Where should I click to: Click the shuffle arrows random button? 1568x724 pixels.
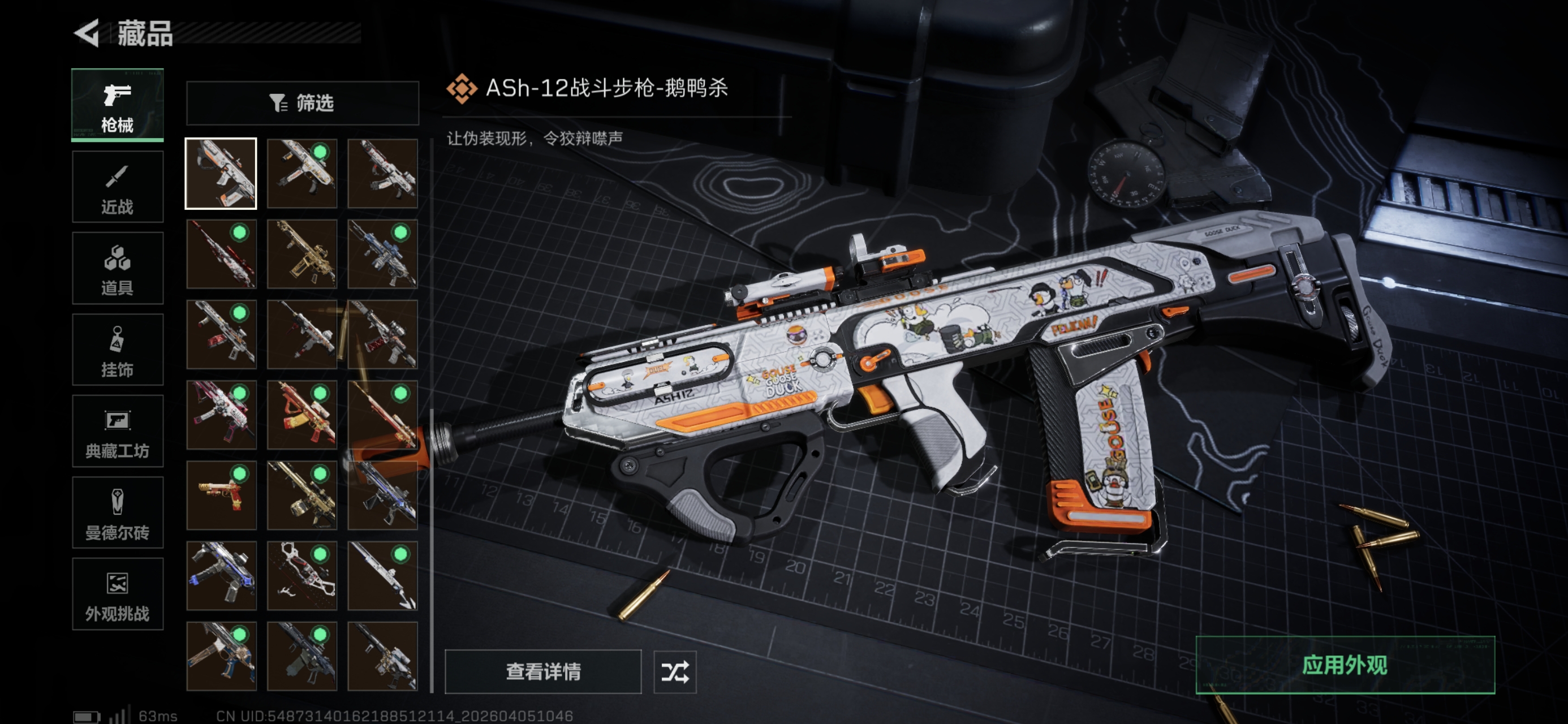point(674,671)
